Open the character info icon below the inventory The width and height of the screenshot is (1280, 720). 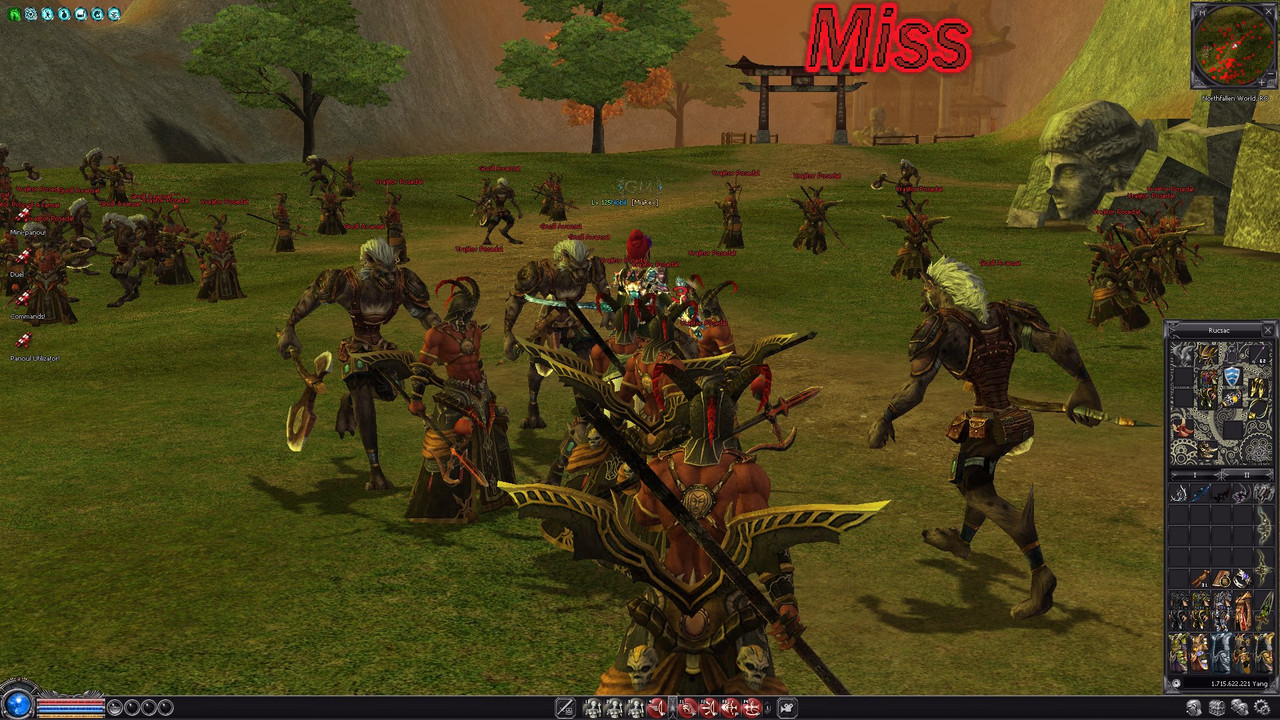[1193, 707]
